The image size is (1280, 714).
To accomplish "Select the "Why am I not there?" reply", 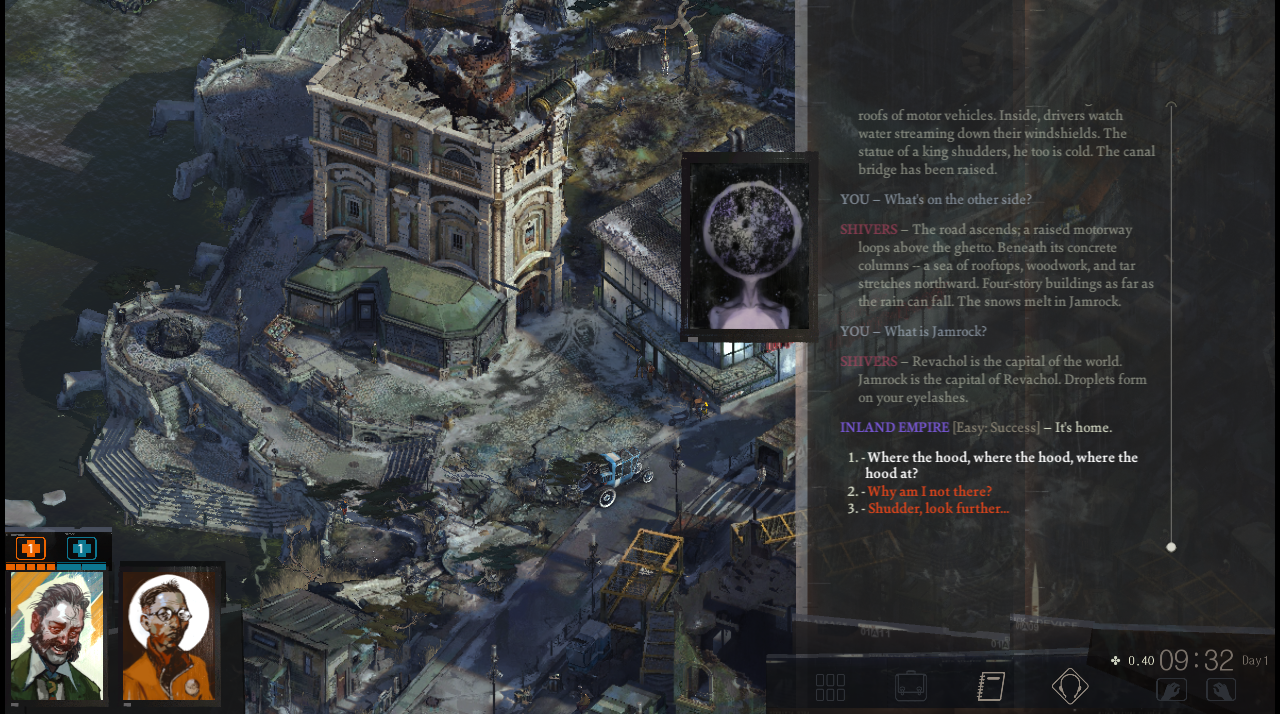I will (929, 491).
